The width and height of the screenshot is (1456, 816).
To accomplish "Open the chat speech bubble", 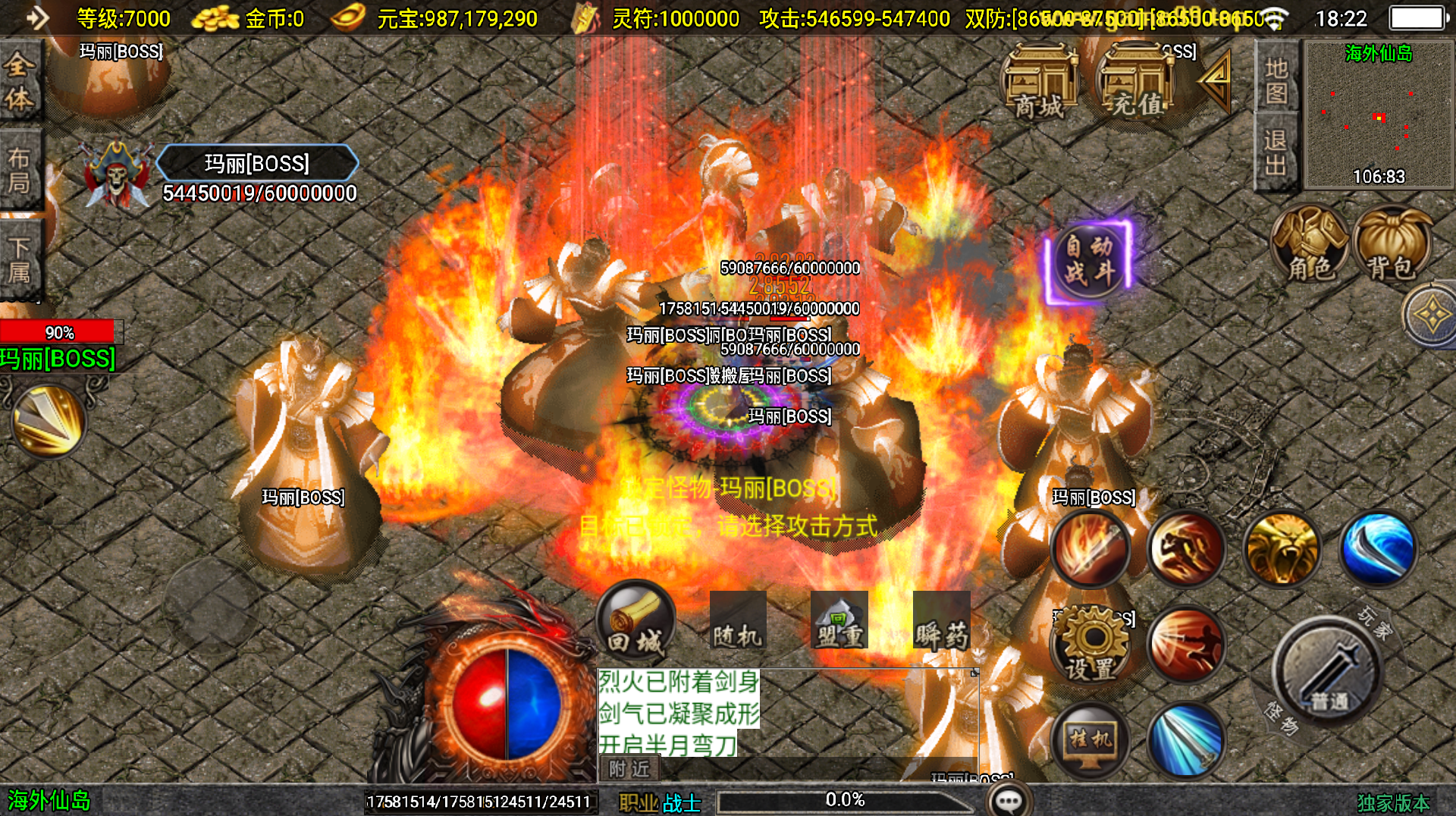I will coord(1009,800).
